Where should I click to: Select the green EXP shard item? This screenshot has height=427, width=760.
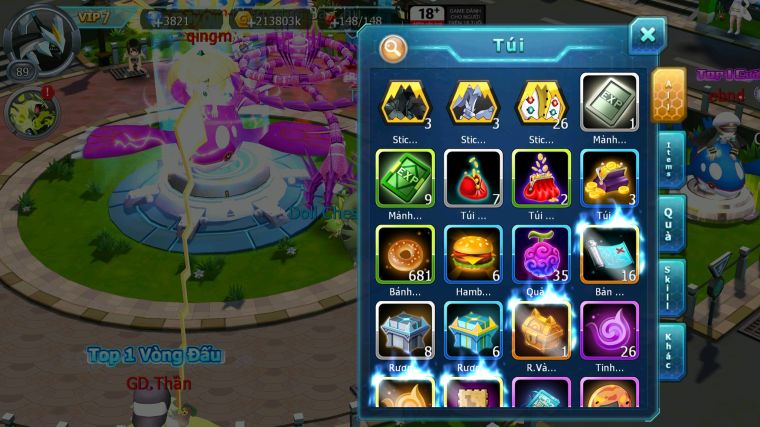pos(405,177)
